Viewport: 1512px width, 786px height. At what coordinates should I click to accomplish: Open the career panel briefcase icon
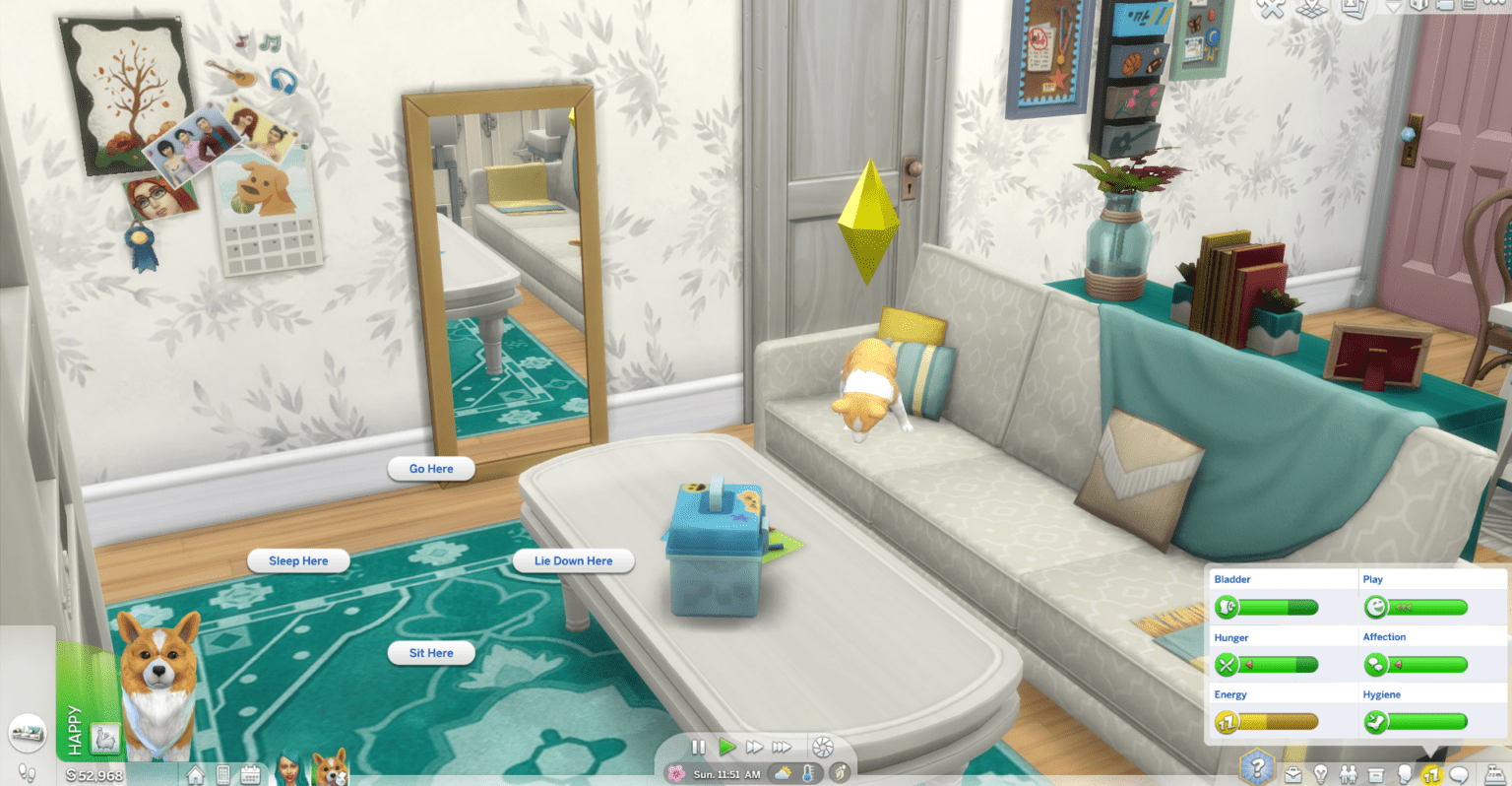(x=1292, y=773)
